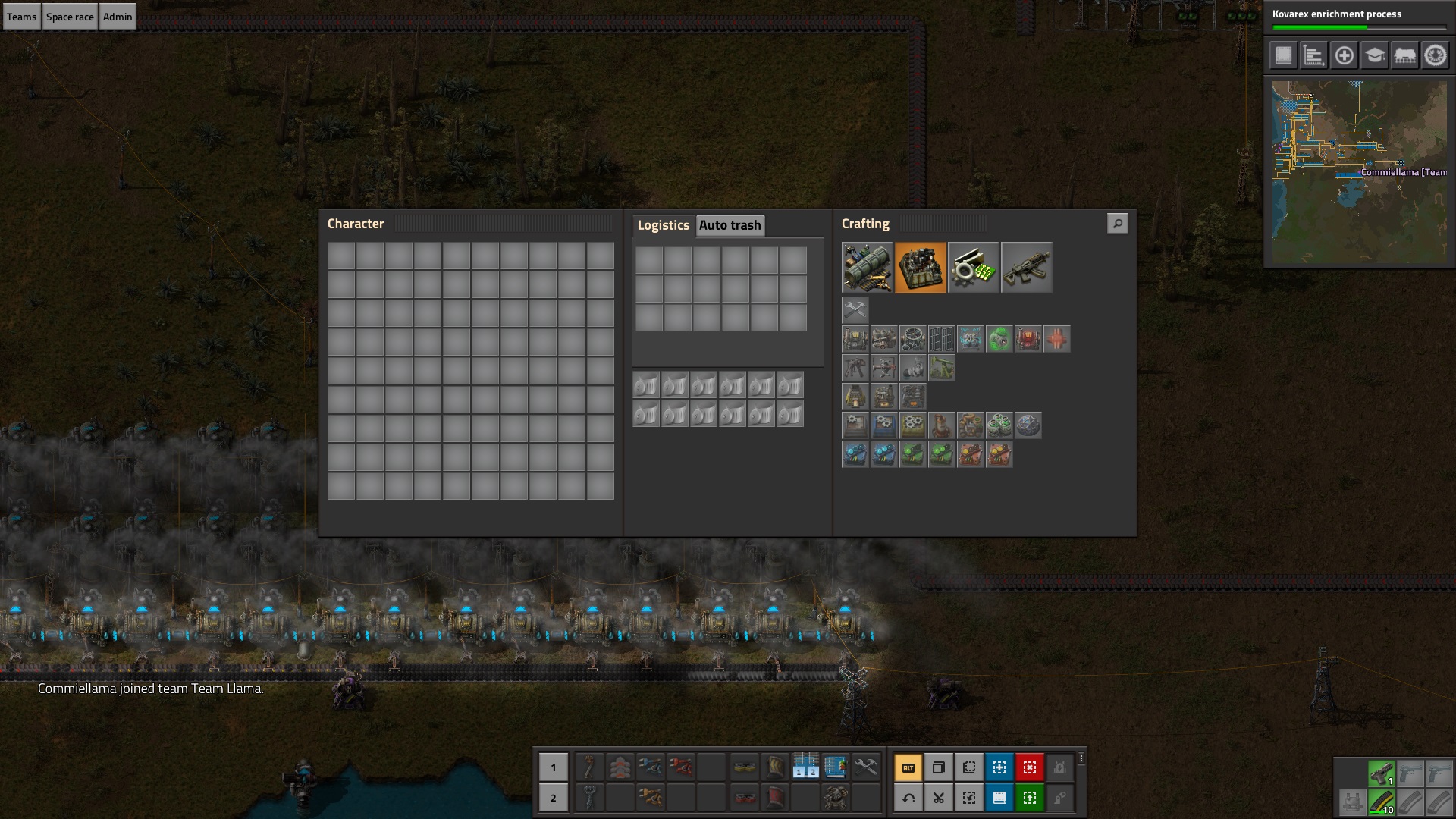Open the Admin panel

coord(118,17)
